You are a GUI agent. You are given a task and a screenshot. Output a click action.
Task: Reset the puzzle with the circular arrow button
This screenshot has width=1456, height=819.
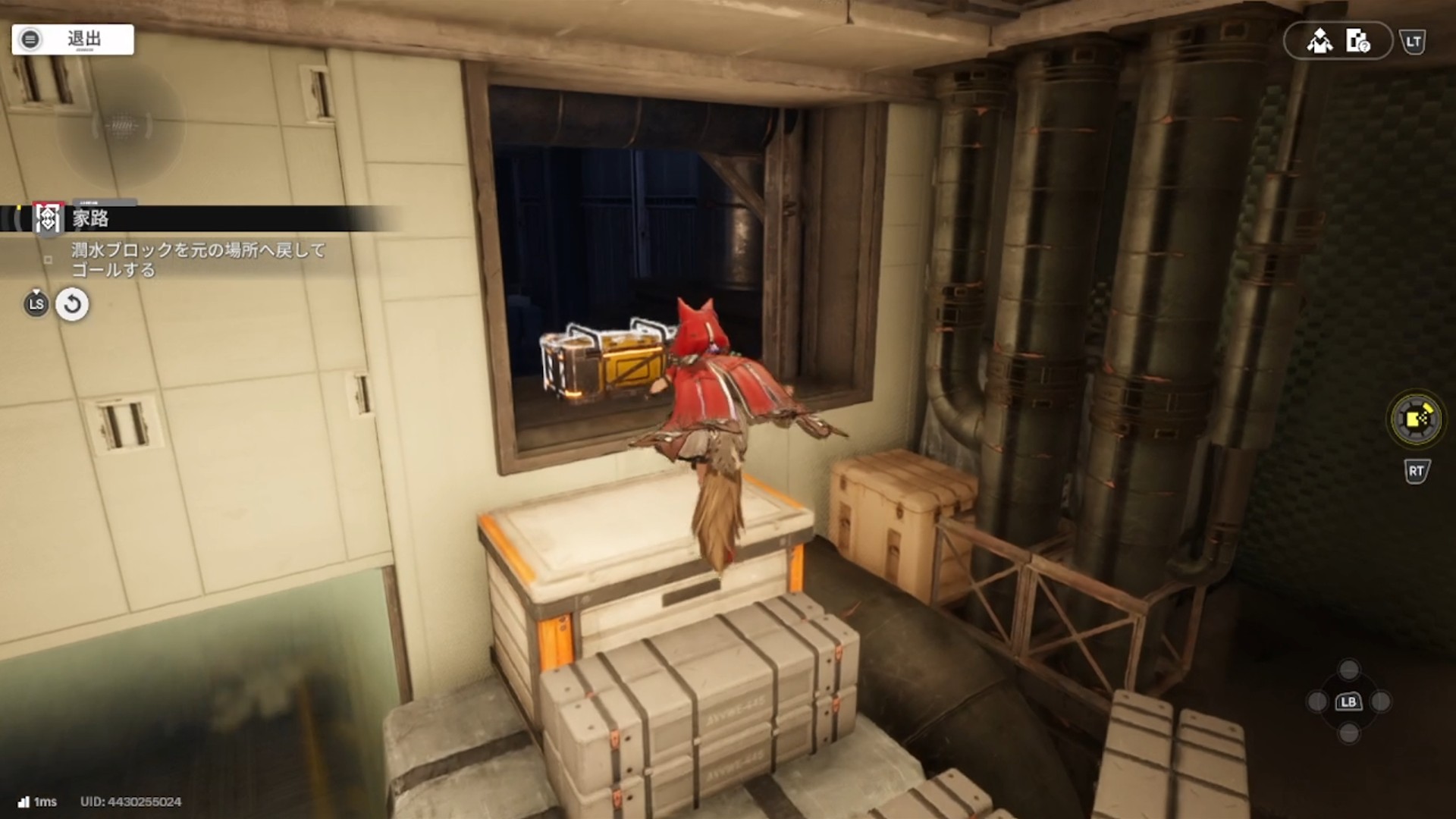click(x=72, y=305)
